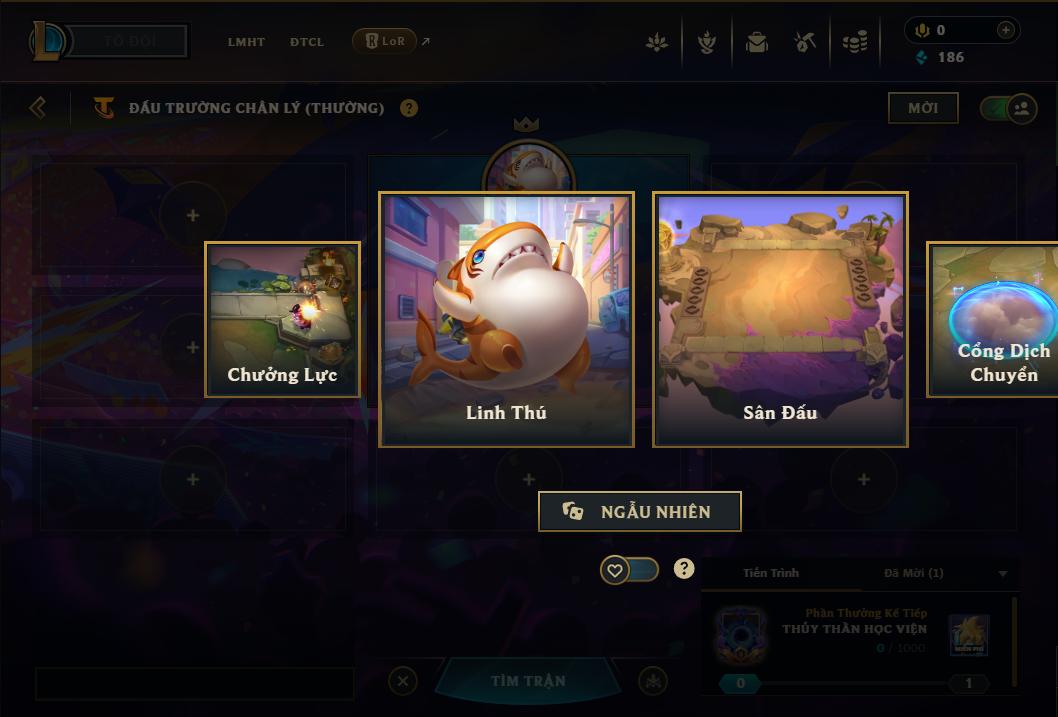This screenshot has width=1058, height=717.
Task: Click the Ngẫu Nhiên random button
Action: (640, 511)
